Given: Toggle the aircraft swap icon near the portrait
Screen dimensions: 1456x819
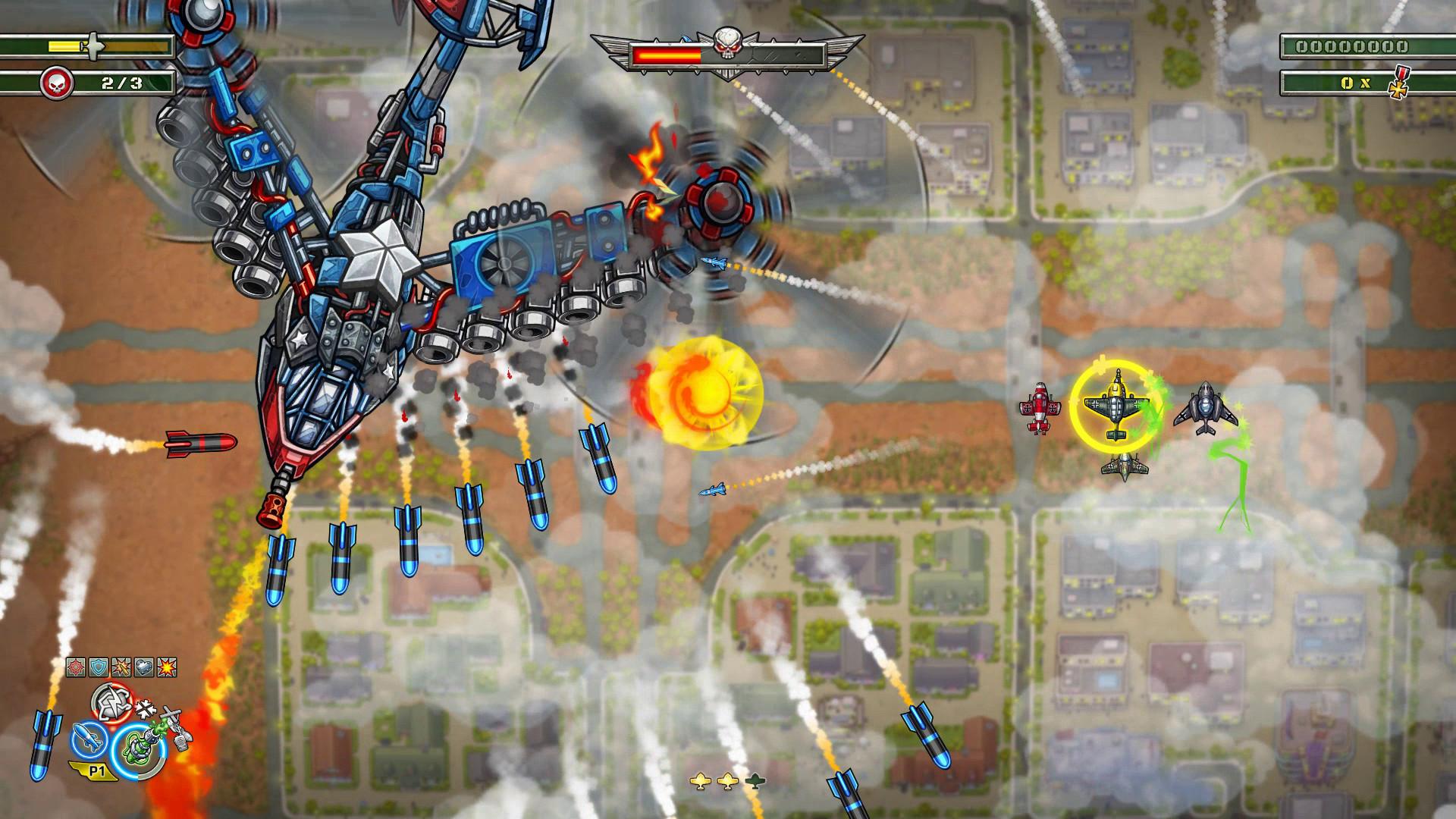Looking at the screenshot, I should point(174,726).
